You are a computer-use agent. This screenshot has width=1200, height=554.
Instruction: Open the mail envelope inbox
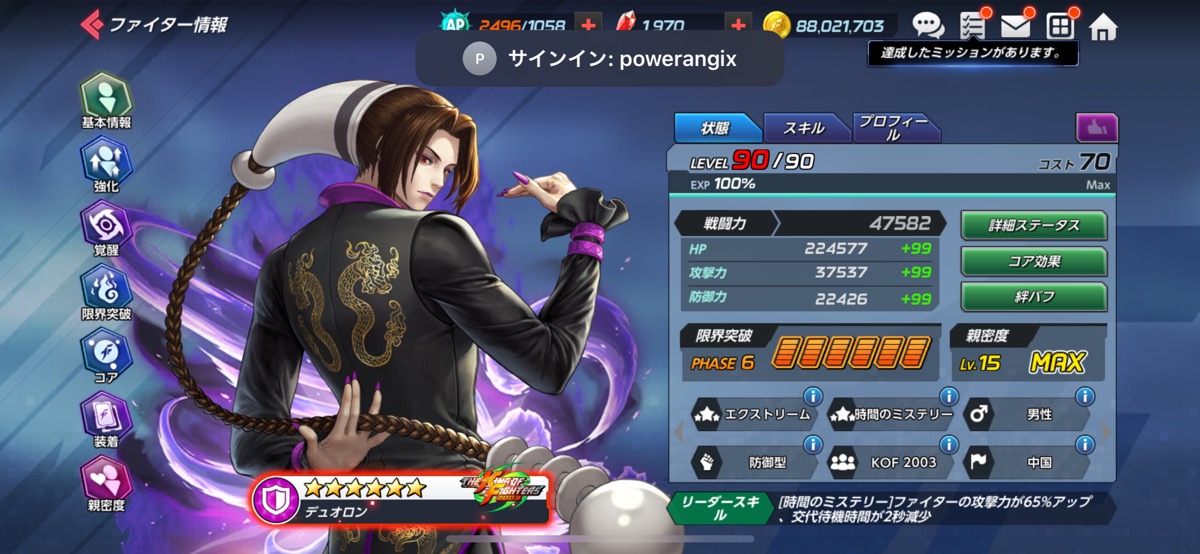[x=1016, y=25]
